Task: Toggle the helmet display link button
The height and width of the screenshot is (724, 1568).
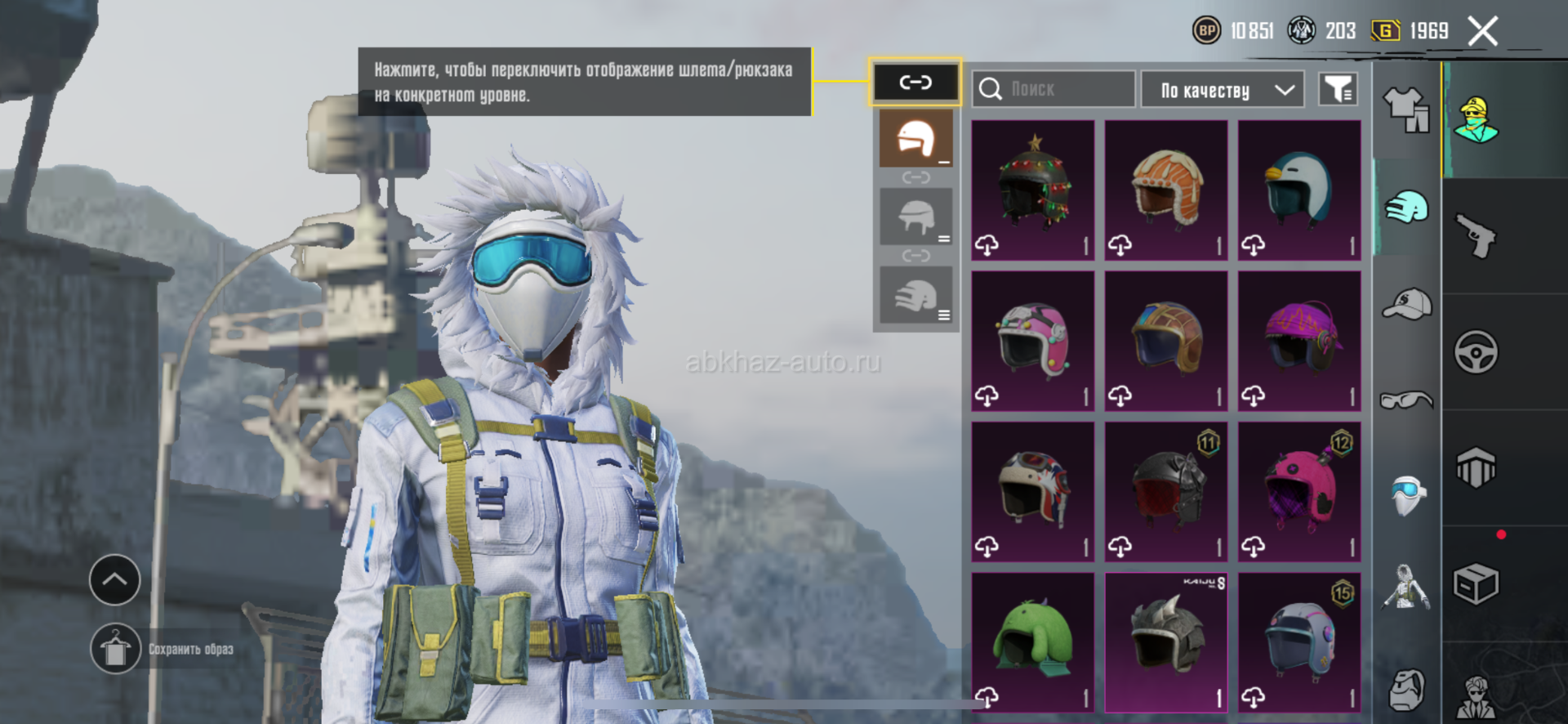Action: (915, 83)
